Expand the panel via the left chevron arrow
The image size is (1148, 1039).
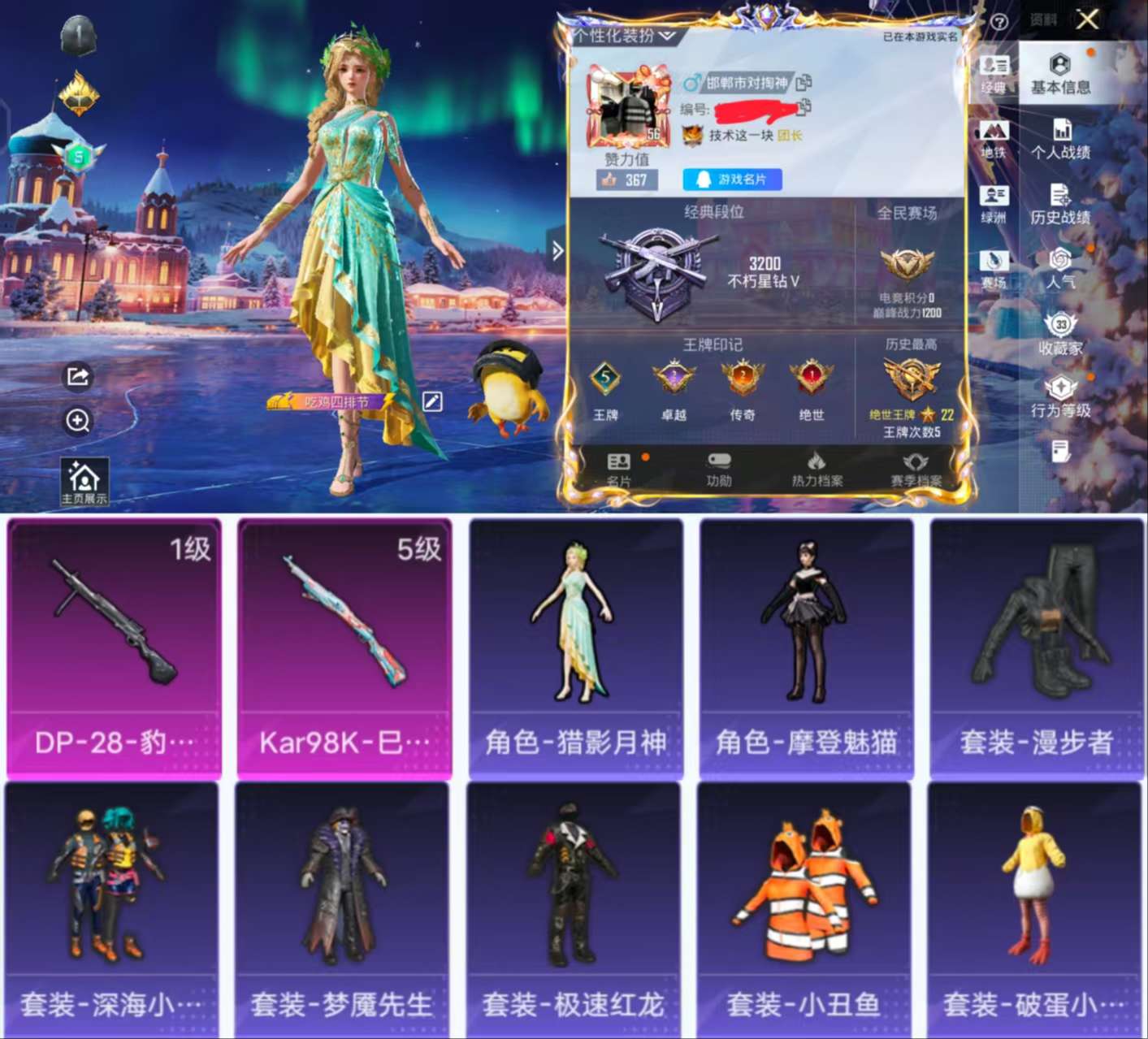point(557,252)
